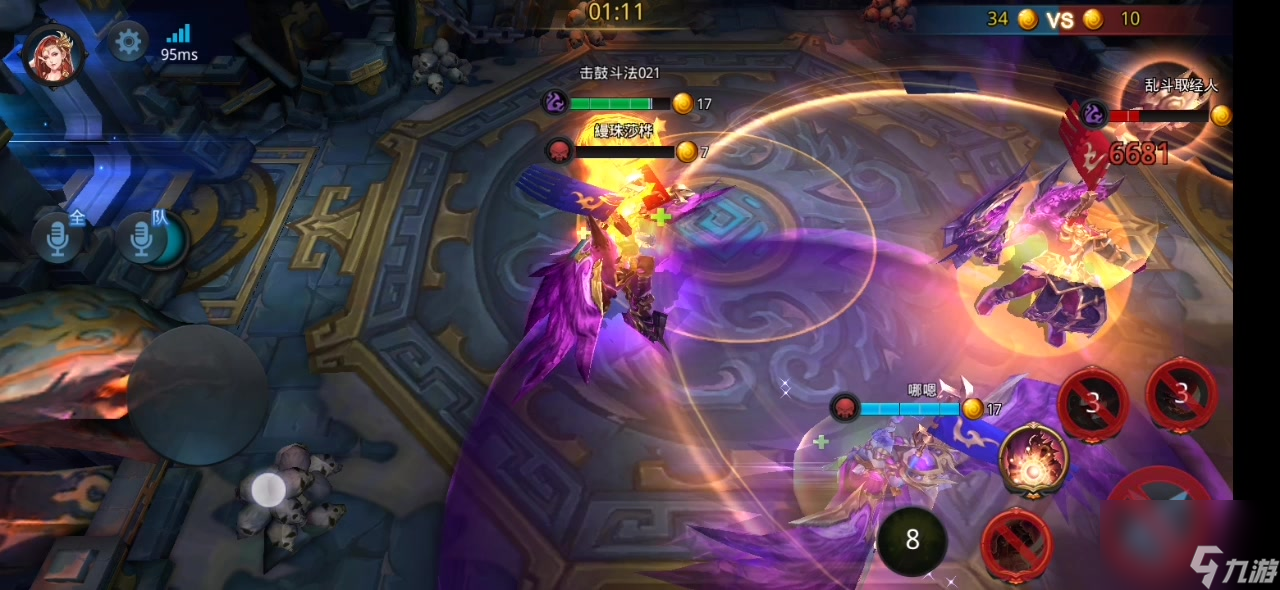This screenshot has width=1280, height=590.
Task: Toggle the all-chat microphone (全)
Action: click(56, 238)
